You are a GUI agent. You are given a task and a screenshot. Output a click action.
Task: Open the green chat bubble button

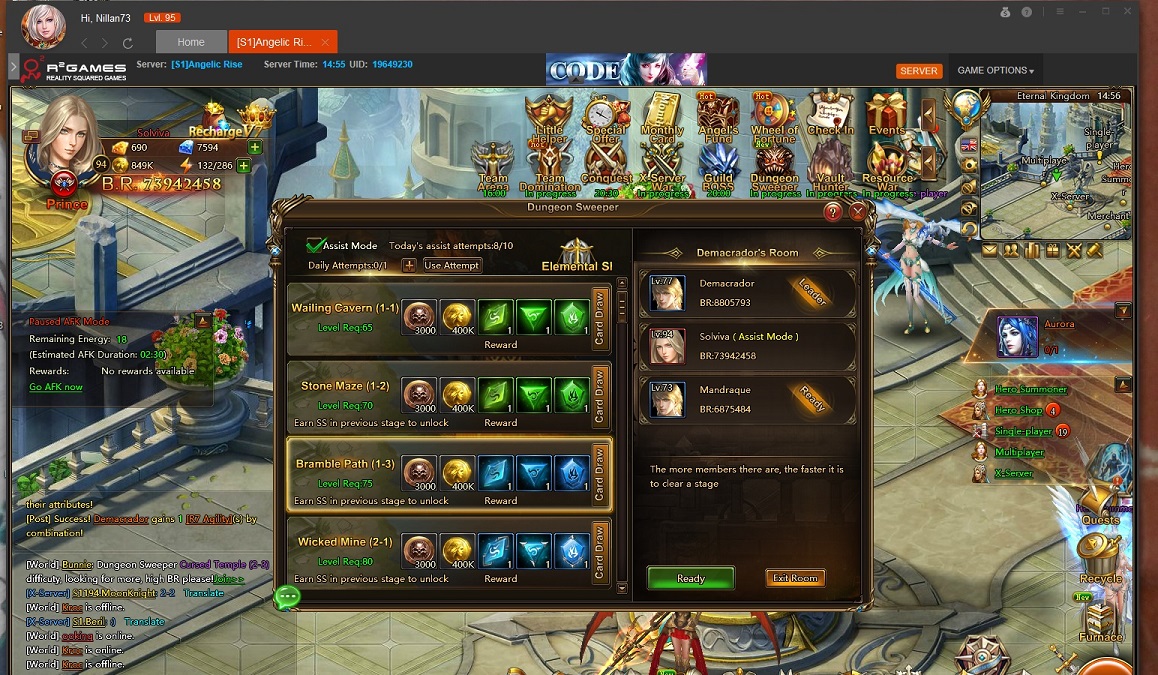click(x=288, y=597)
